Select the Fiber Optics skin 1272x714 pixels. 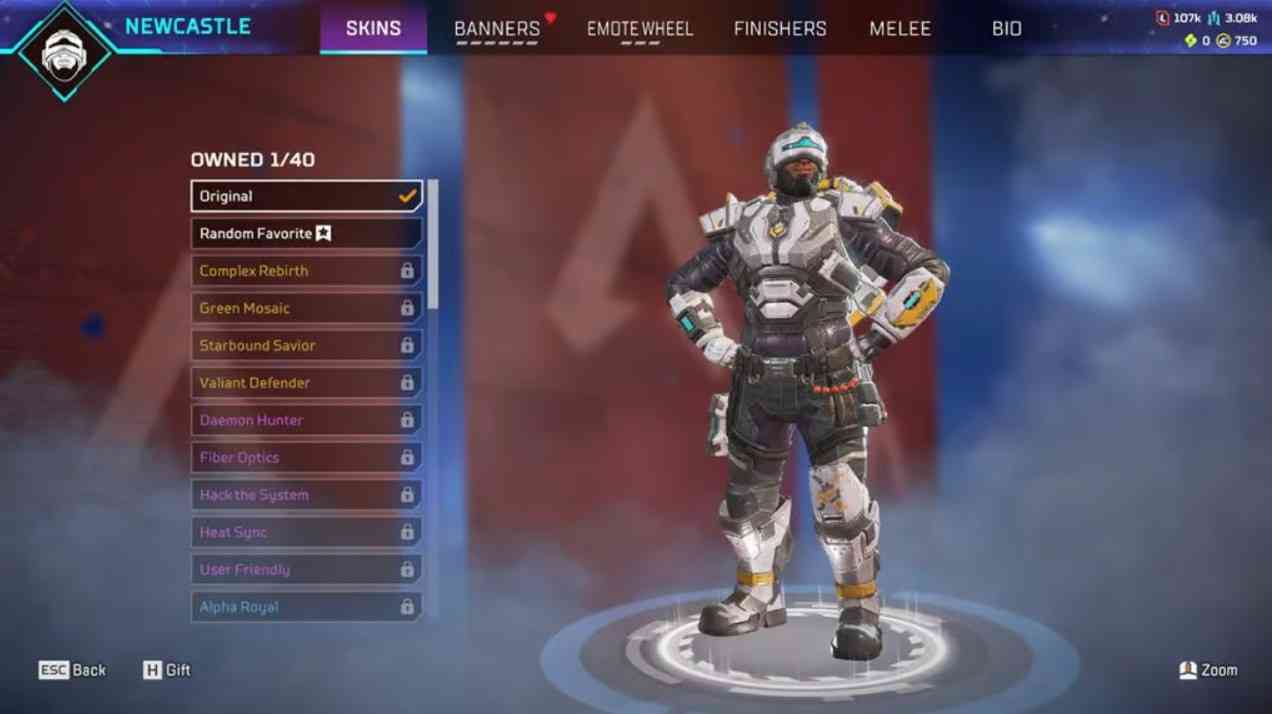306,458
